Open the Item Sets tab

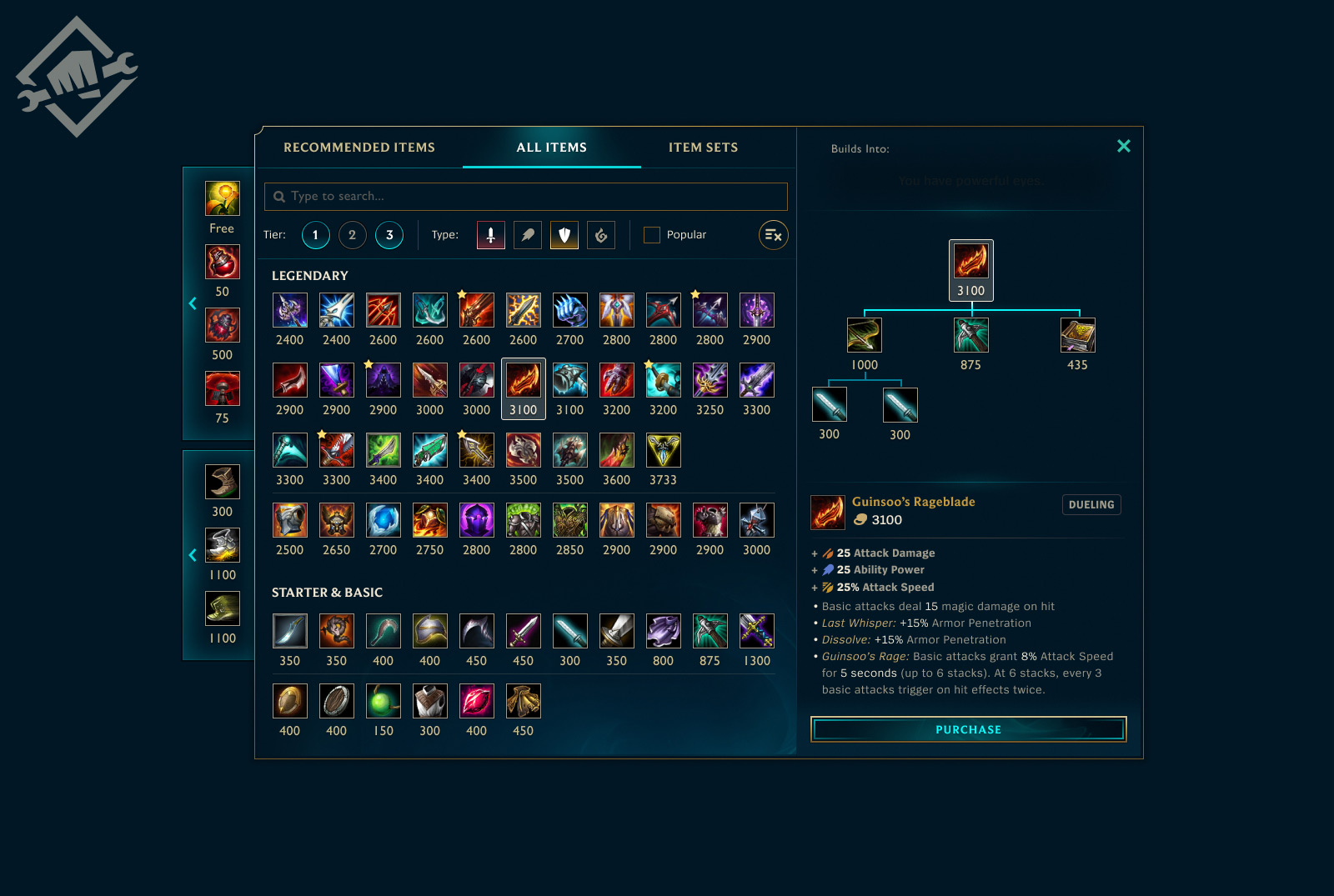click(702, 147)
